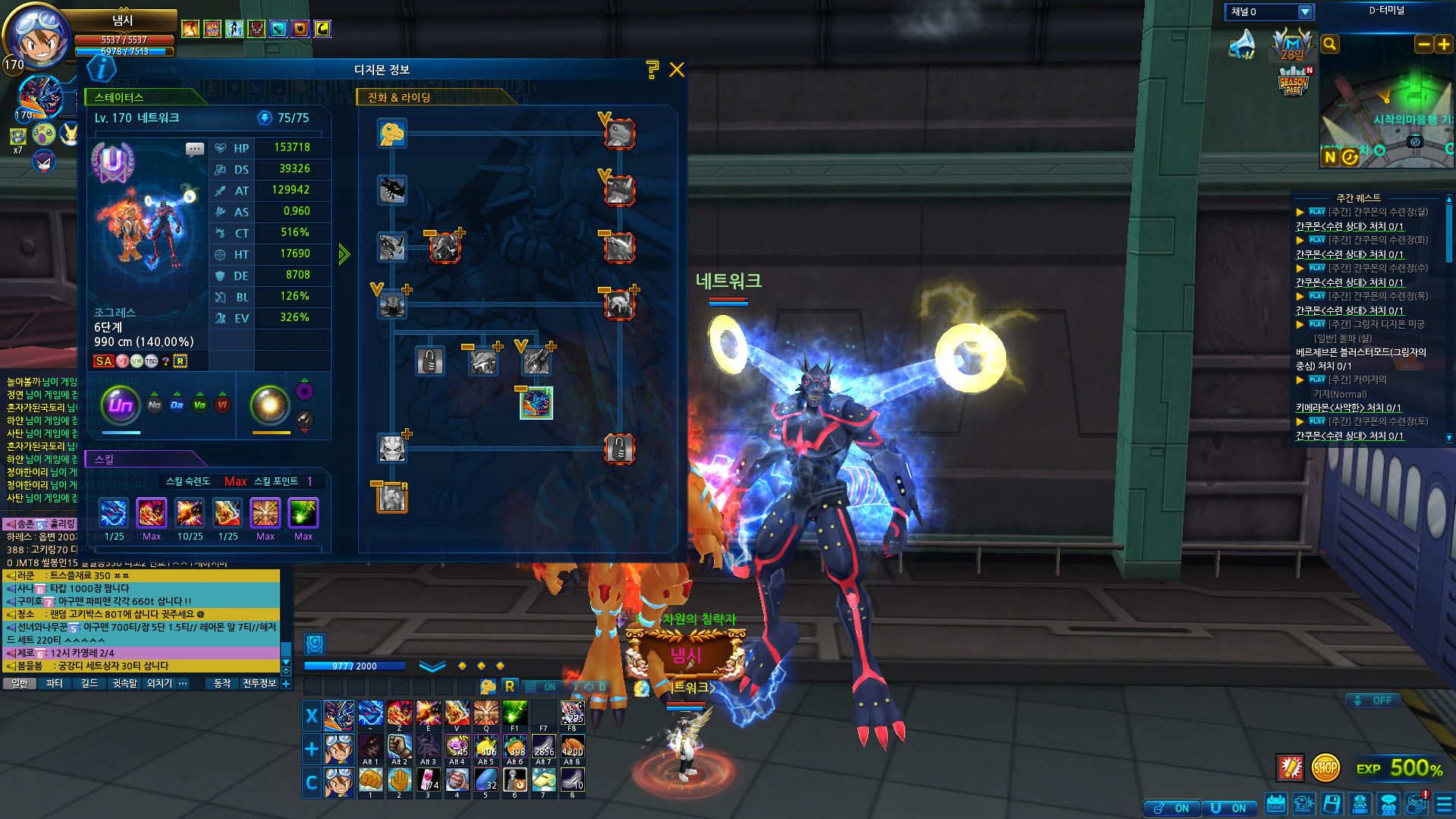Open help for the Digimon info window
Viewport: 1456px width, 819px height.
click(x=652, y=70)
